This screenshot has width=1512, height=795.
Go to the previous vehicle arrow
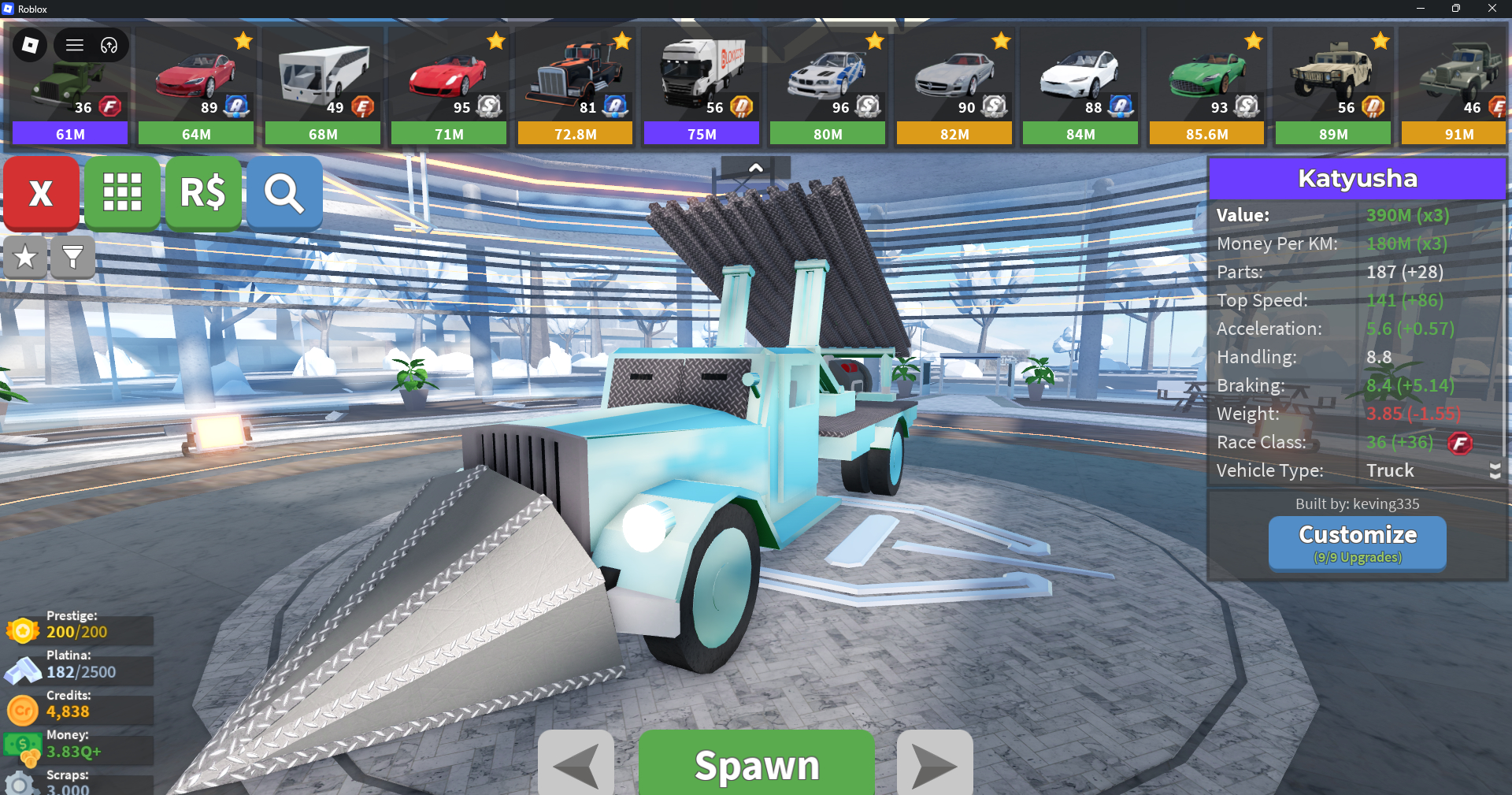point(576,764)
